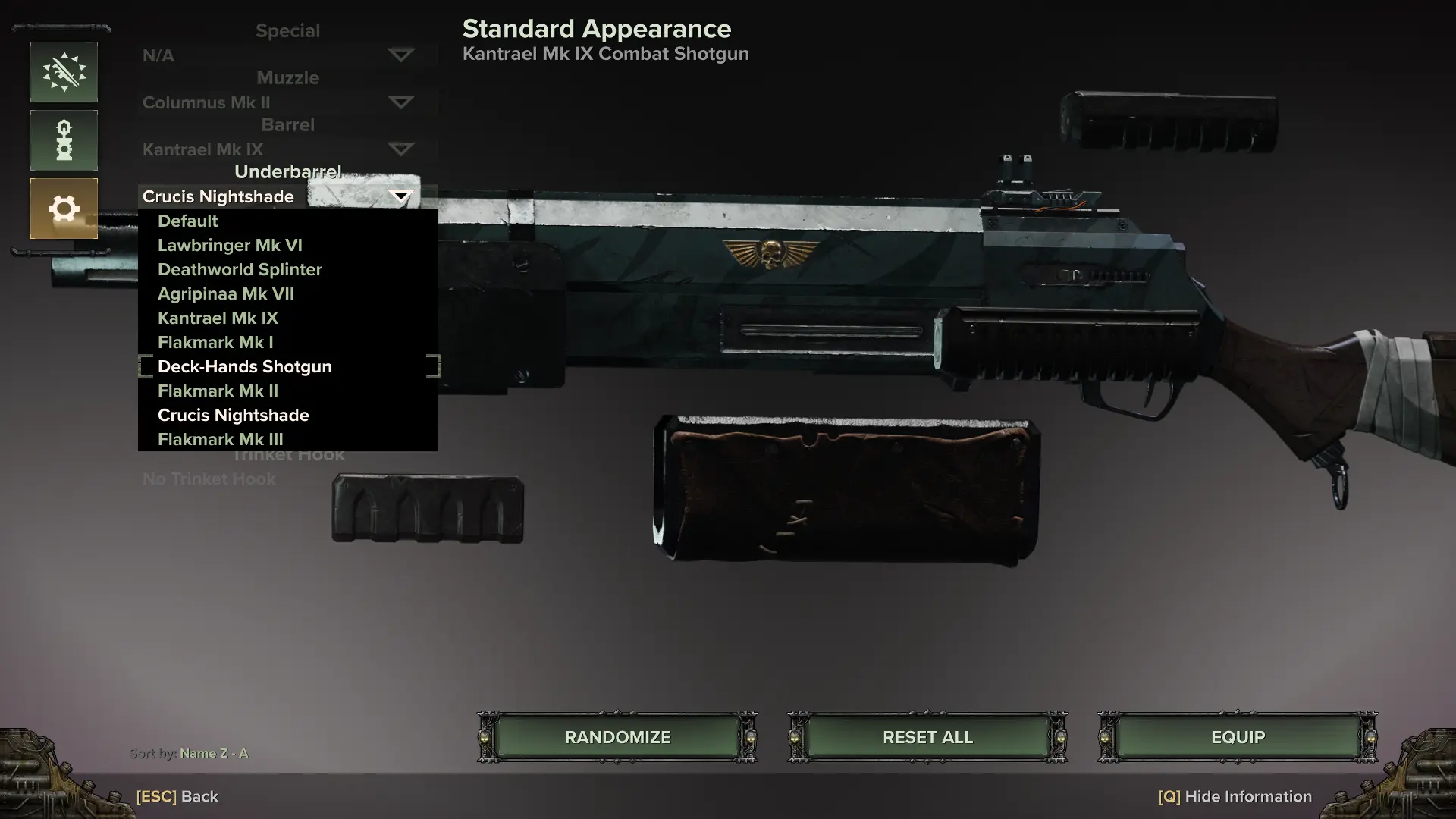Choose Deck-Hands Shotgun underbarrel
The height and width of the screenshot is (819, 1456).
click(x=244, y=367)
